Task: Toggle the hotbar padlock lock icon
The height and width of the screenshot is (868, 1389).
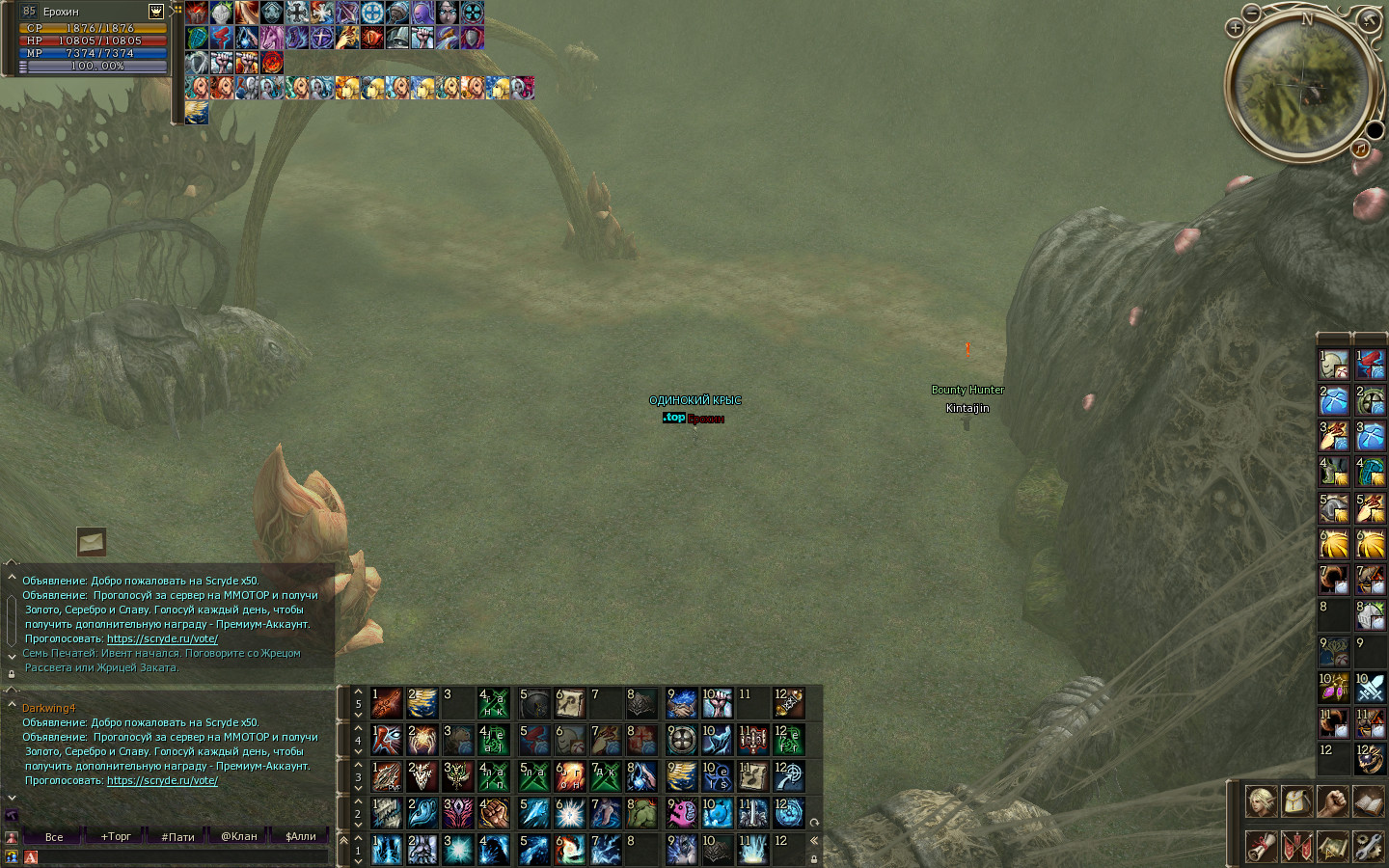Action: [x=813, y=858]
